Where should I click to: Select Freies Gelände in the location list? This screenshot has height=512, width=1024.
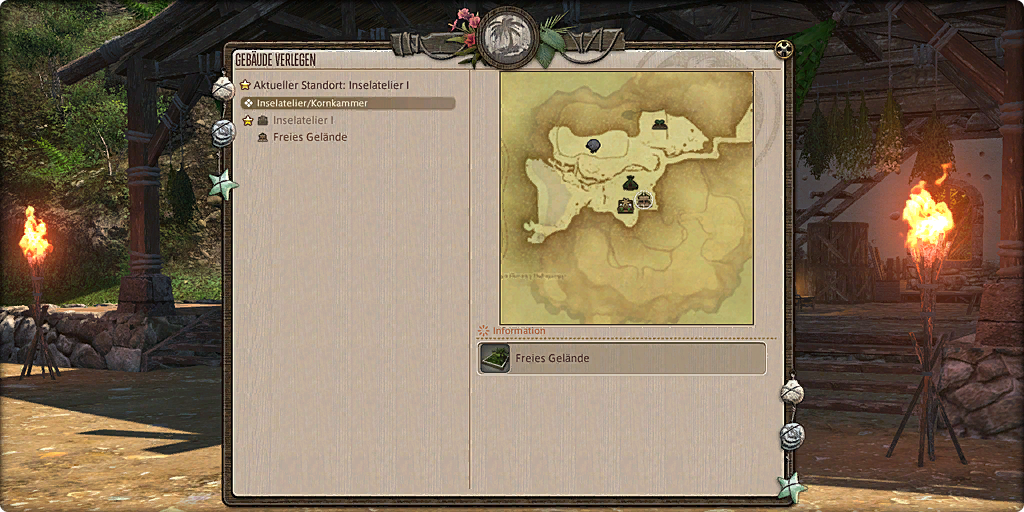coord(309,137)
